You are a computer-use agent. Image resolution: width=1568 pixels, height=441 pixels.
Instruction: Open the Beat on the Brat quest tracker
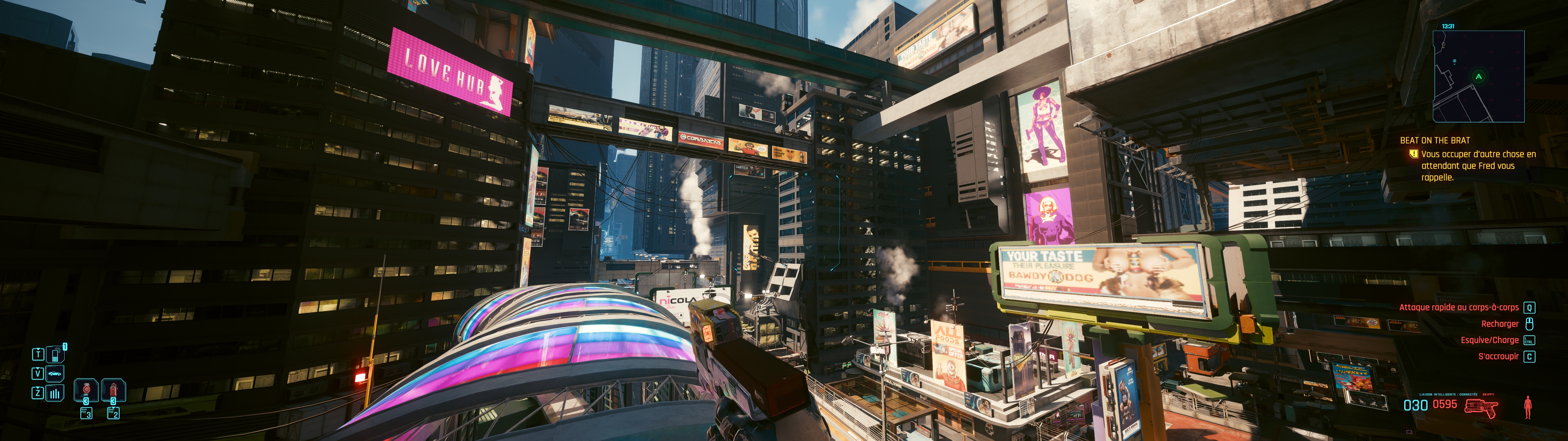(x=1435, y=141)
